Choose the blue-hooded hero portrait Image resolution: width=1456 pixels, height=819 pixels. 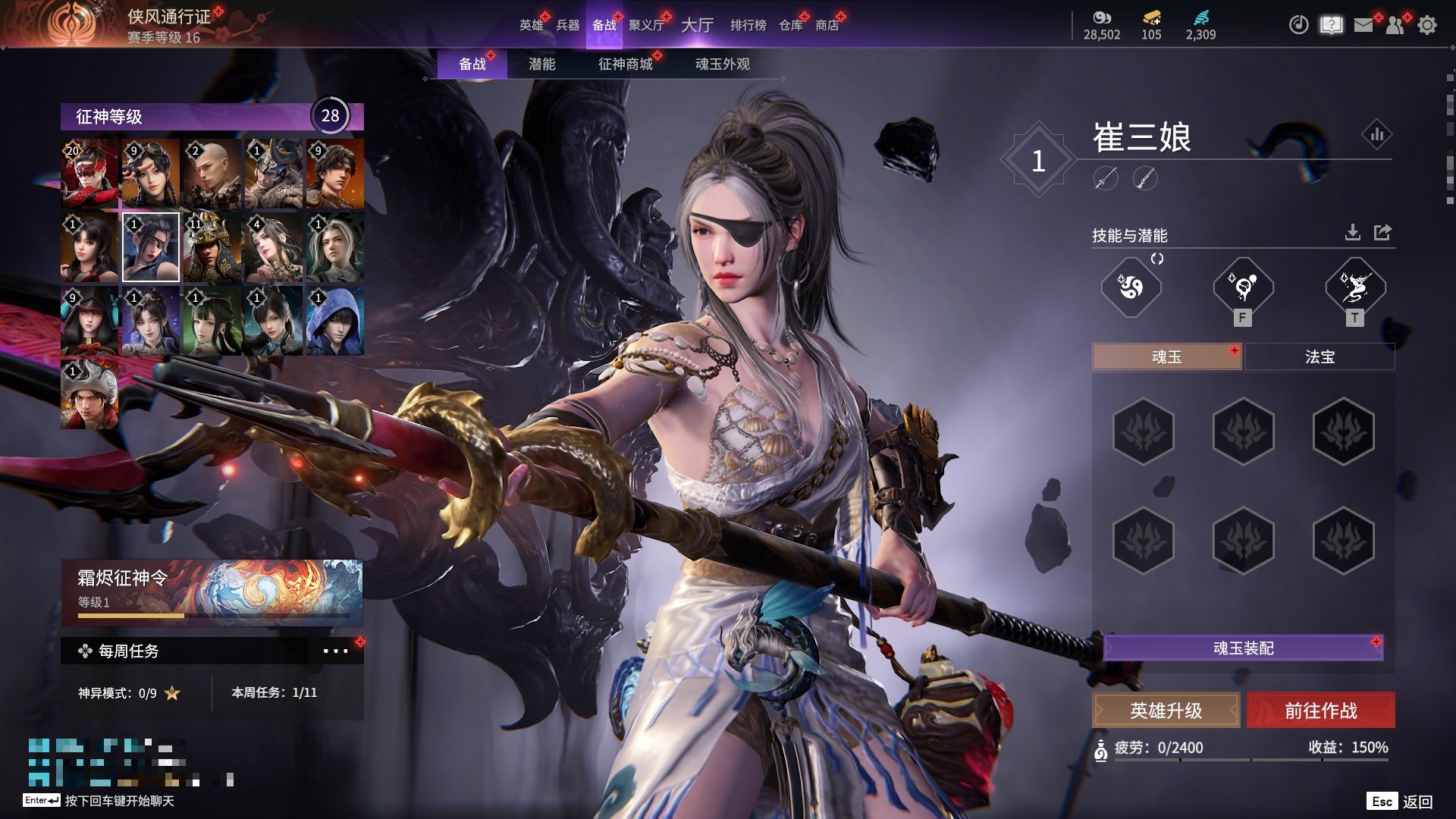(x=334, y=321)
